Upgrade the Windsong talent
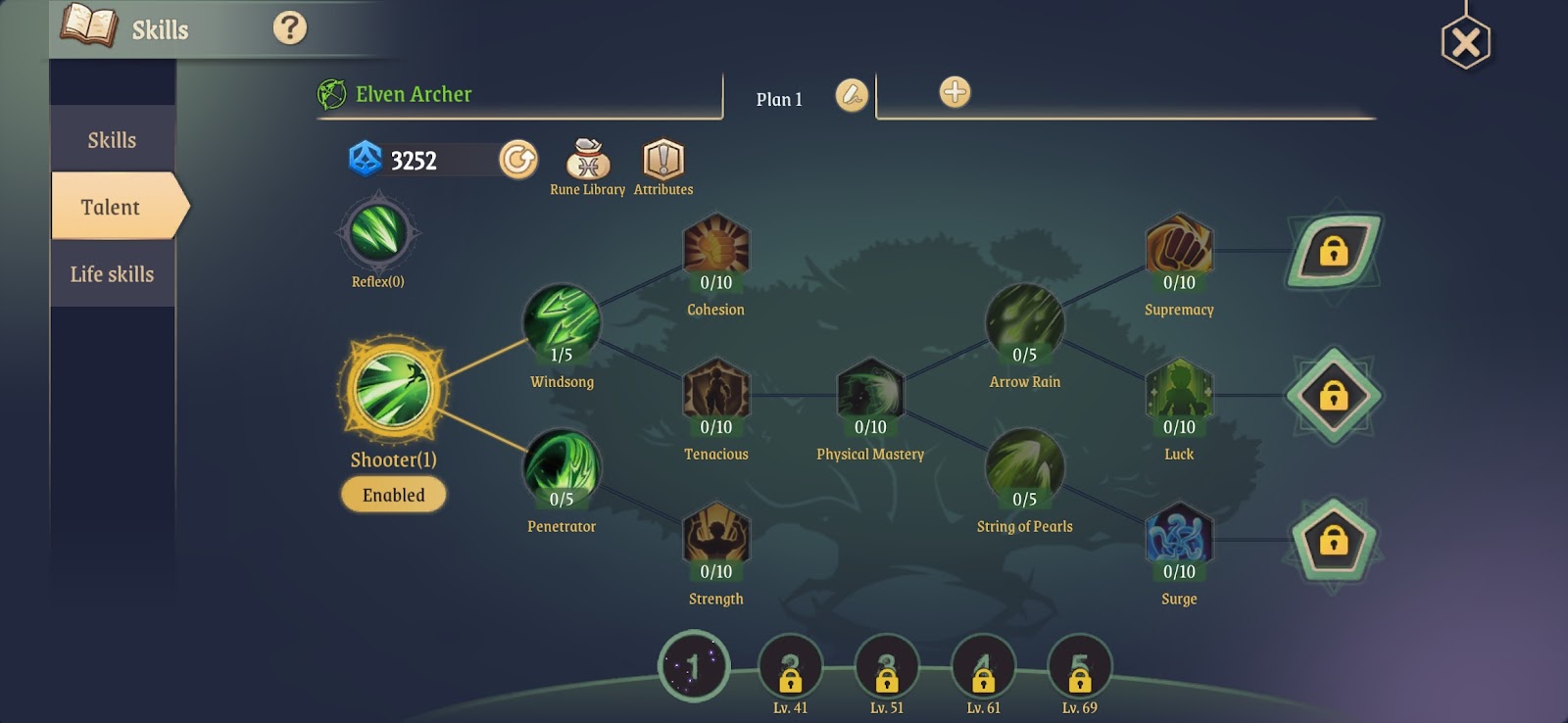The width and height of the screenshot is (1568, 723). click(562, 321)
